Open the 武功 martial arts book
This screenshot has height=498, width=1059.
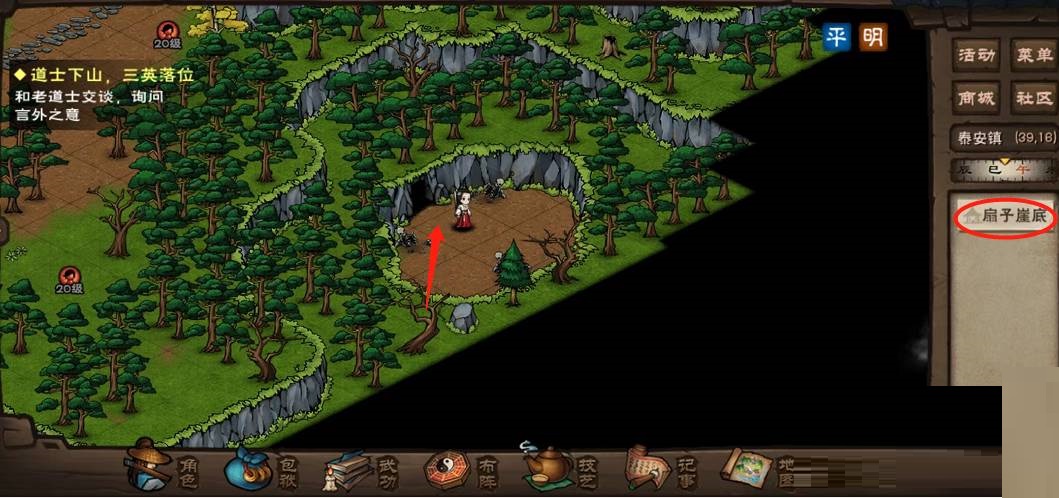pyautogui.click(x=360, y=468)
